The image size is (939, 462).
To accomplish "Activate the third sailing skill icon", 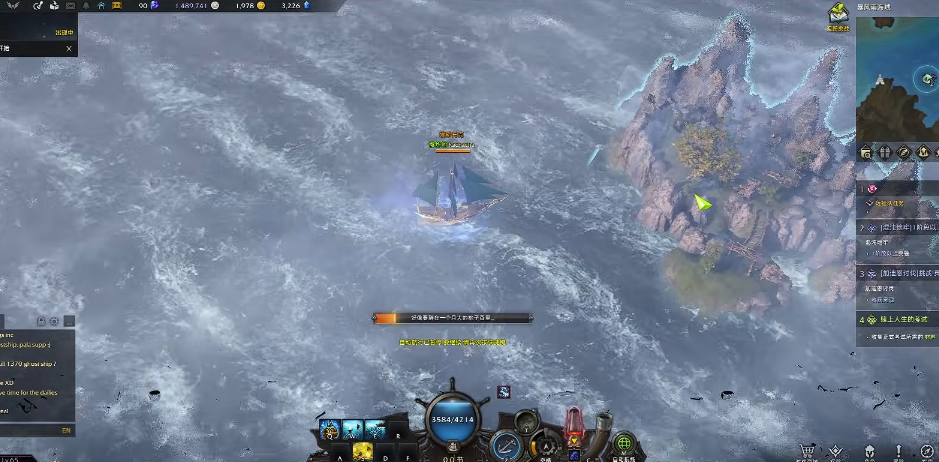I will (376, 429).
